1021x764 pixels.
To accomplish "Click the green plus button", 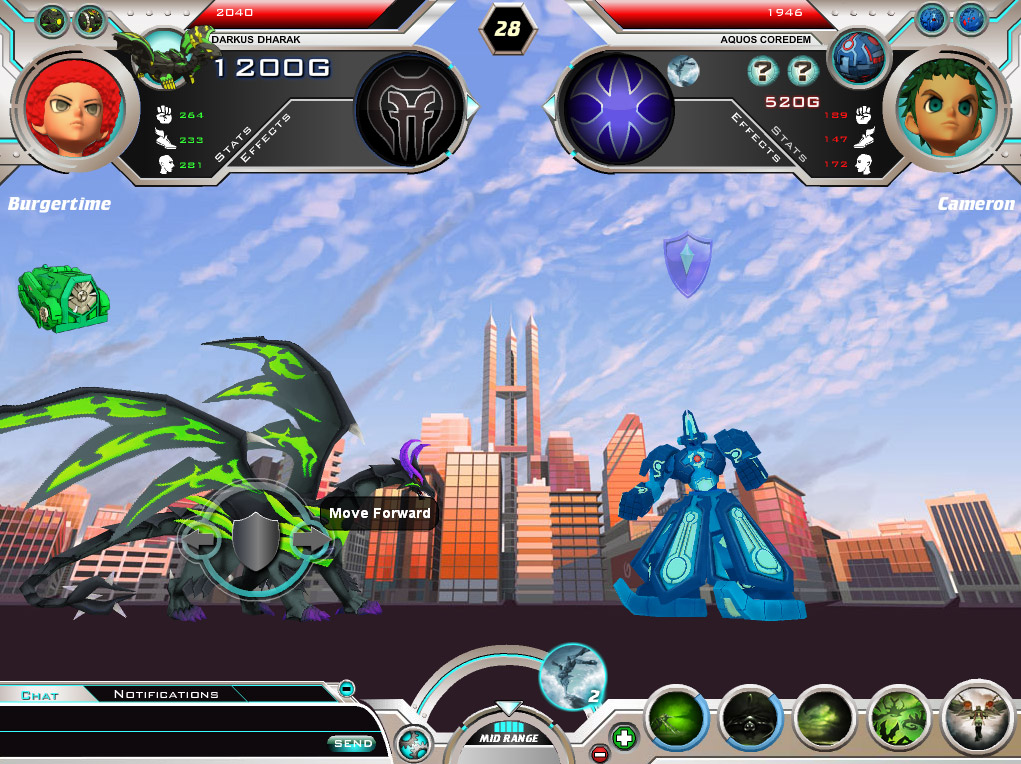I will click(x=624, y=739).
